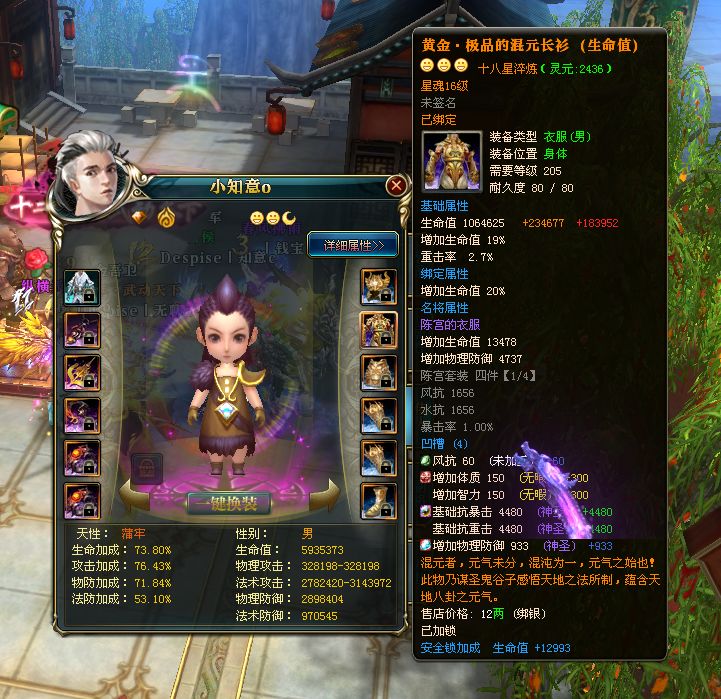Open the 详细属性 detailed attributes view

[353, 244]
